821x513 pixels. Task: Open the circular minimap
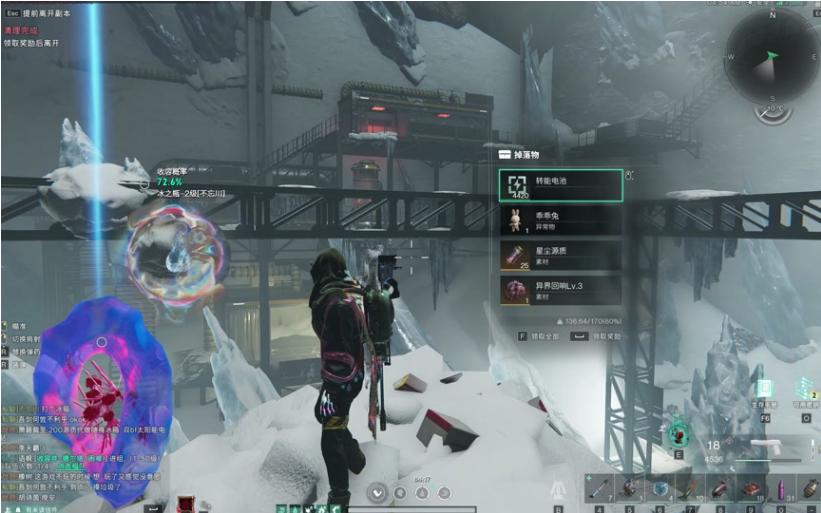tap(772, 56)
